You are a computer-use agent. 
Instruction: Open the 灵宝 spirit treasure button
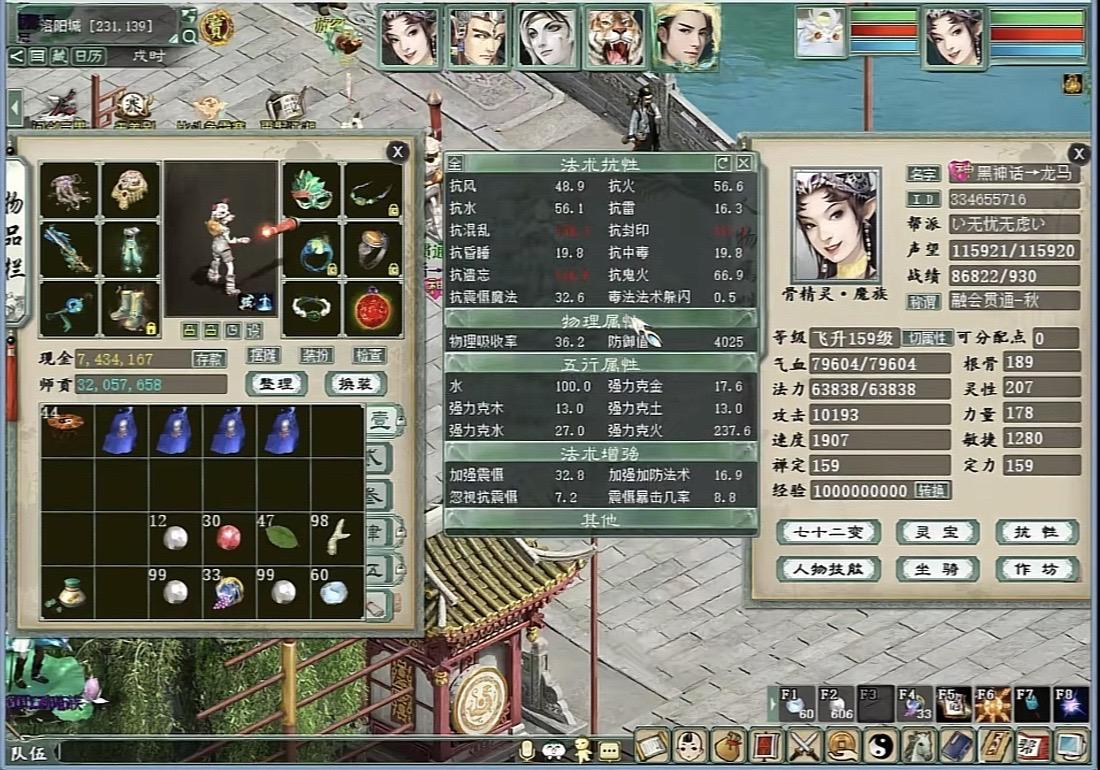coord(936,532)
